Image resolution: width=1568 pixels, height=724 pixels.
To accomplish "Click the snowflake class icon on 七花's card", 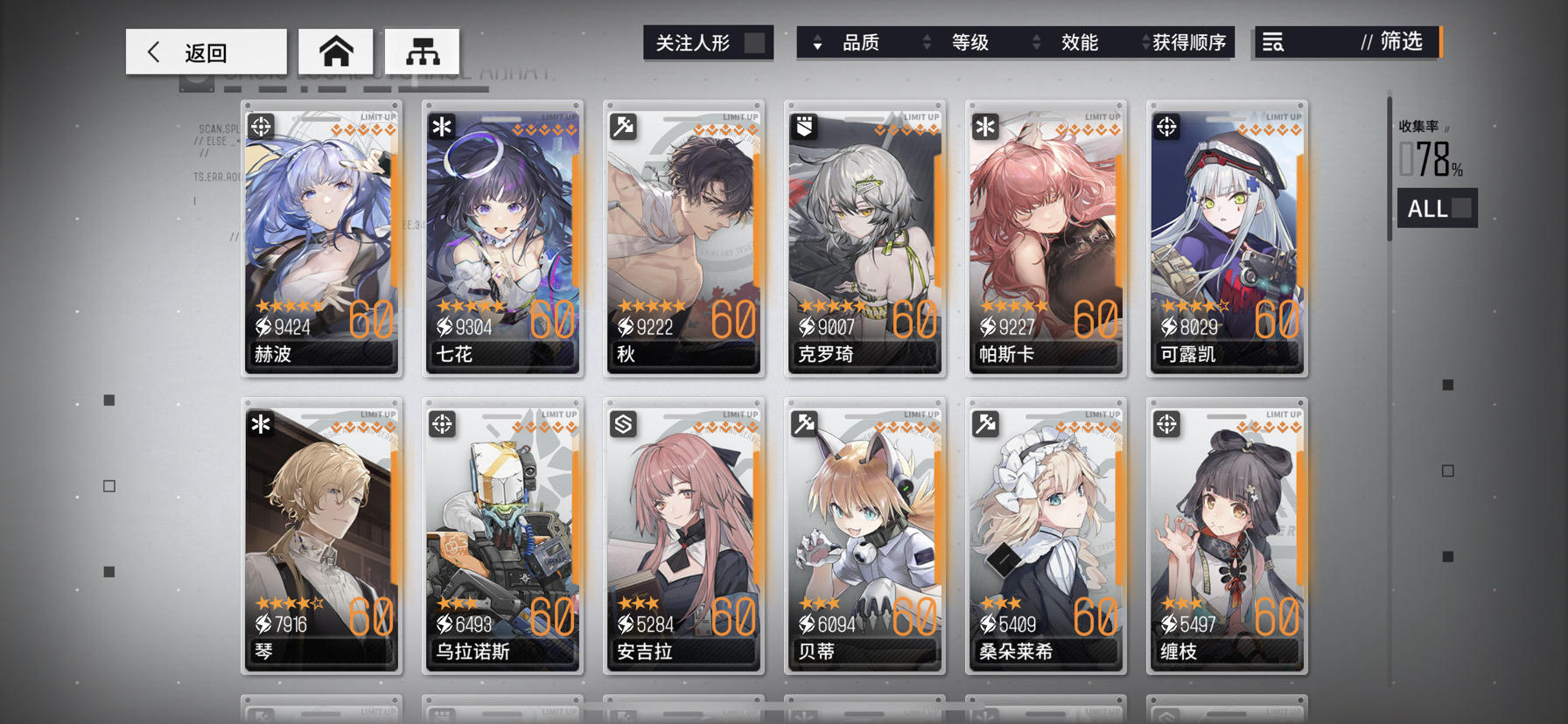I will coord(440,126).
